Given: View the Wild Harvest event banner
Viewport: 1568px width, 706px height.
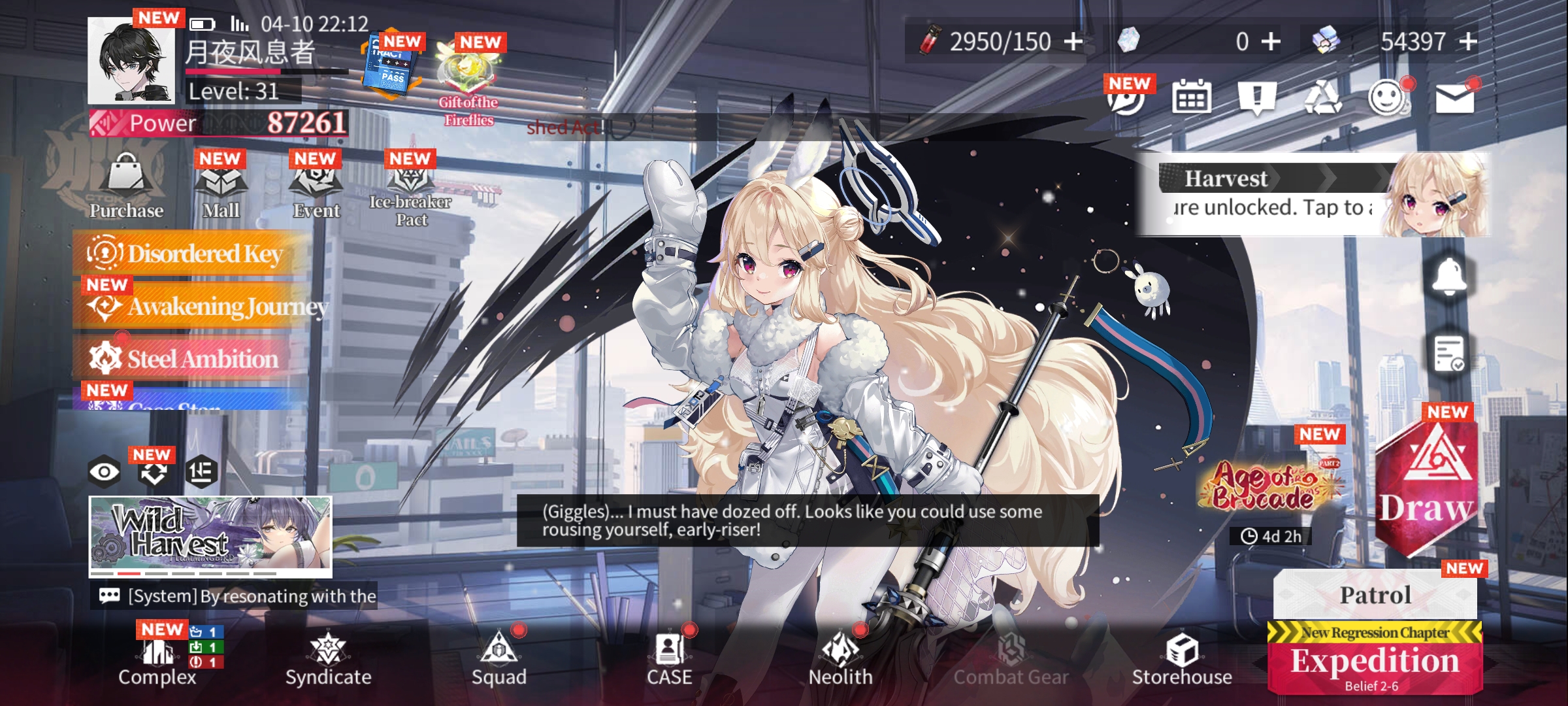Looking at the screenshot, I should (210, 536).
